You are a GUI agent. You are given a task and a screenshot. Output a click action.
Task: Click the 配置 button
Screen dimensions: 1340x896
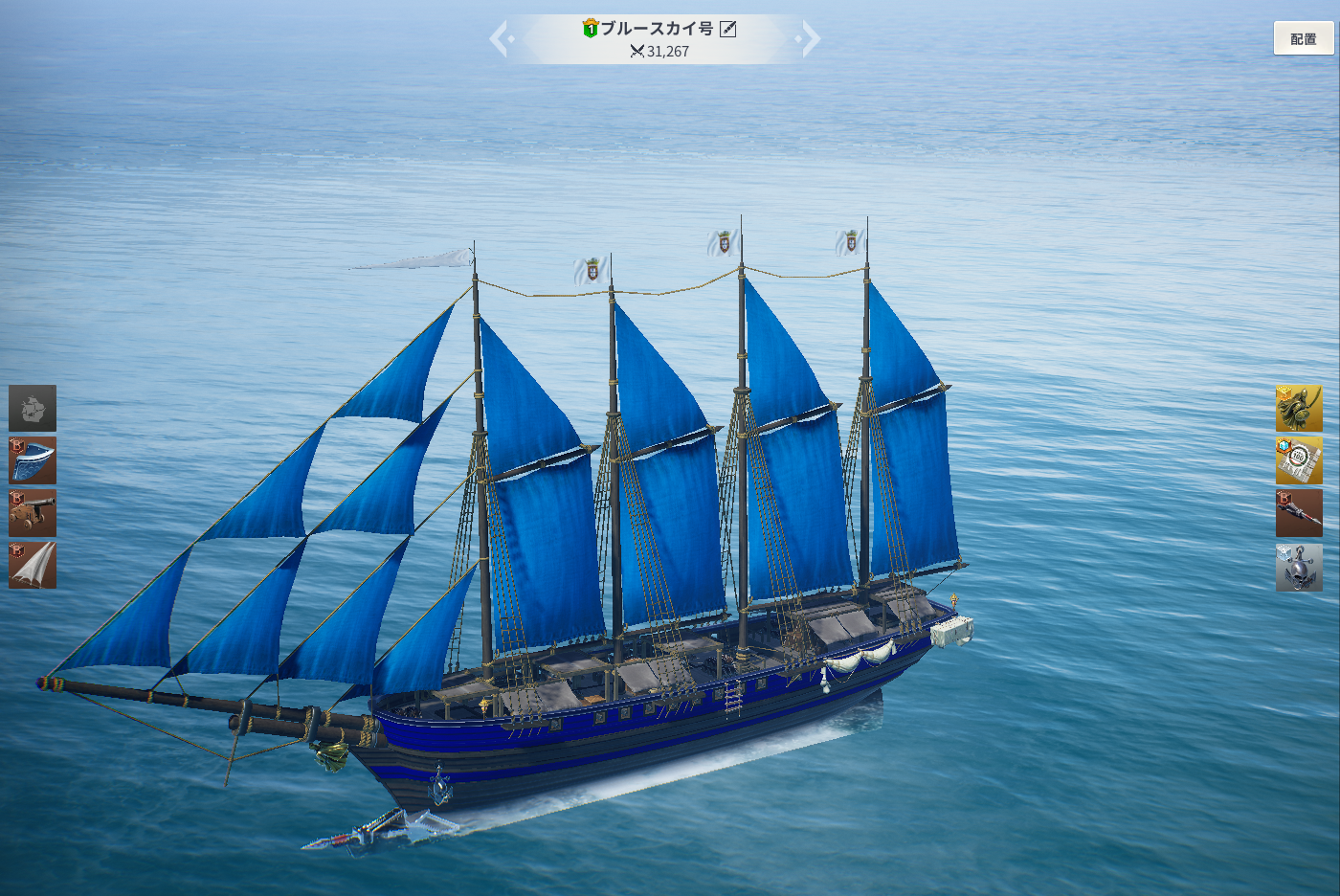click(x=1303, y=39)
